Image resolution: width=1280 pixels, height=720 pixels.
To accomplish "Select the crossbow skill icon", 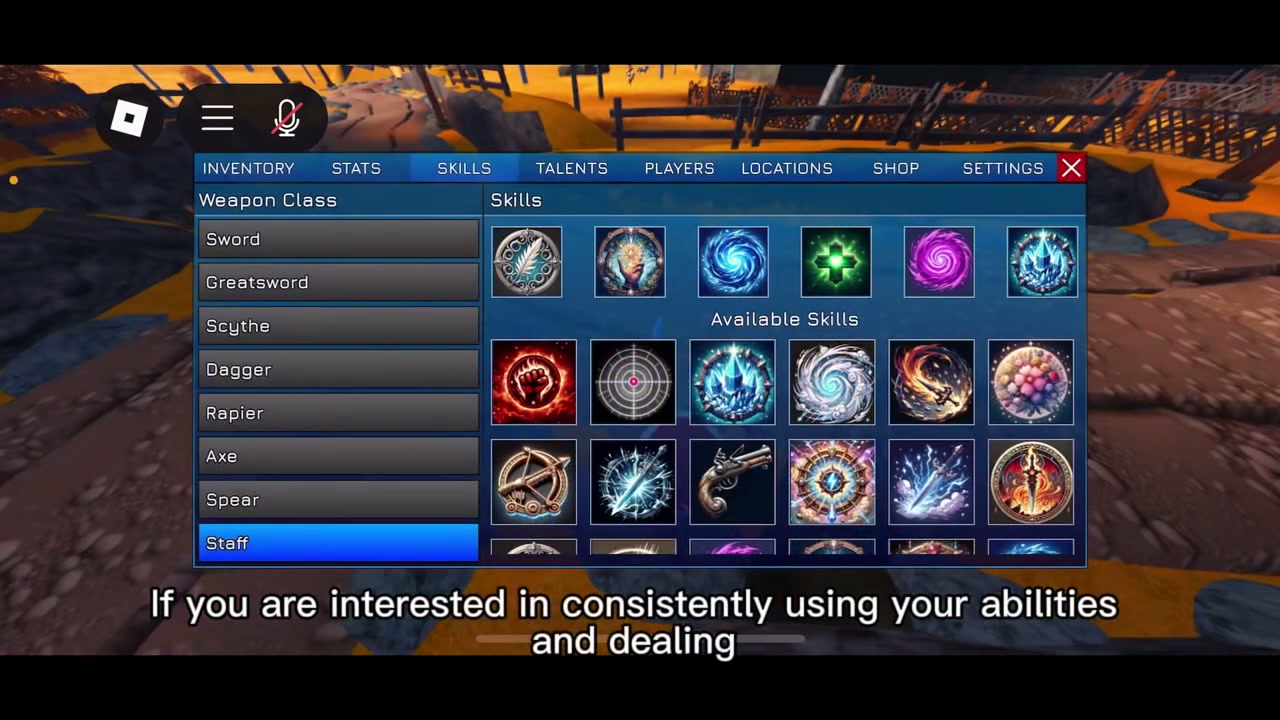I will point(533,482).
